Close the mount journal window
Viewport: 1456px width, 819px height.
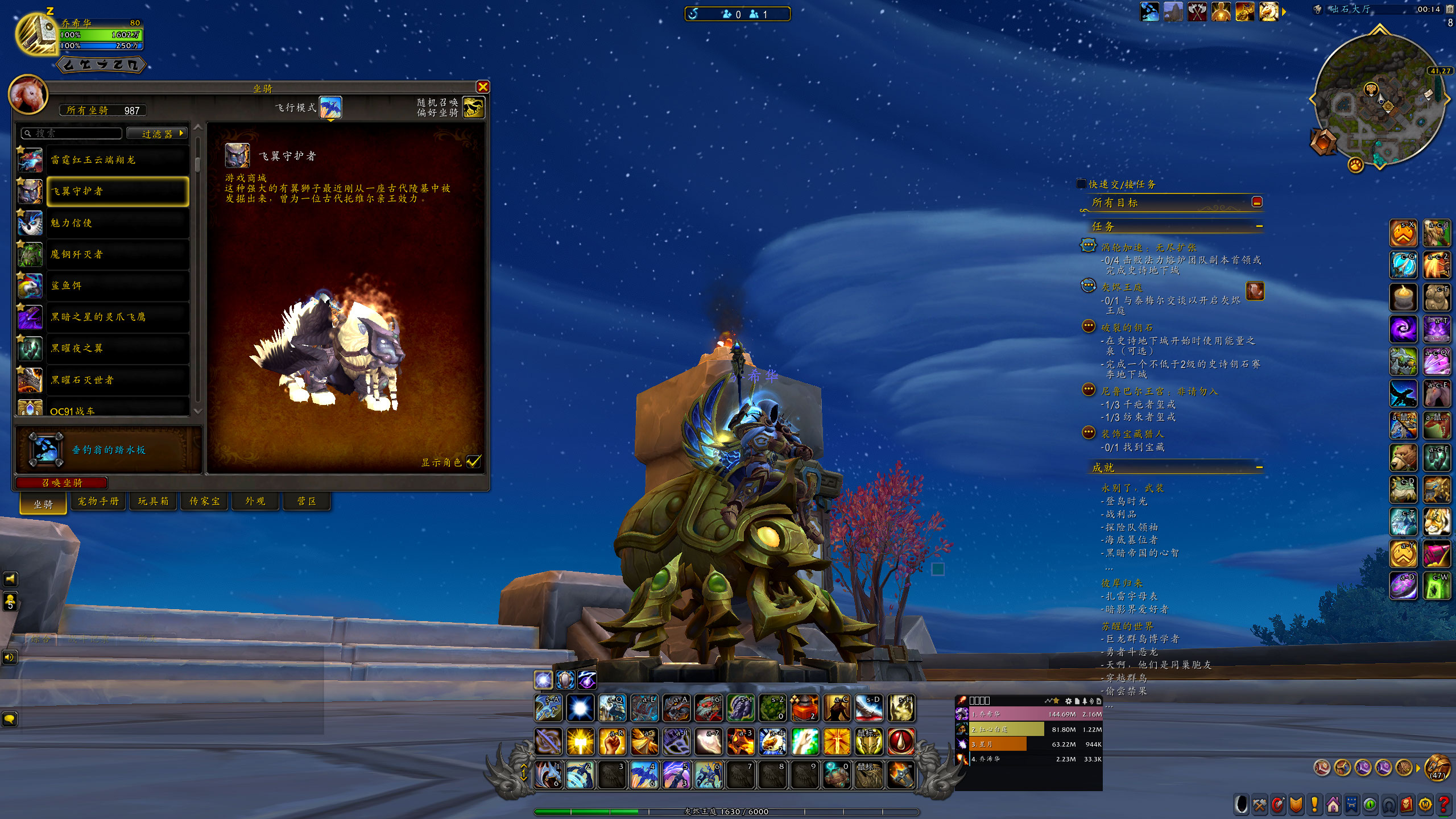coord(483,86)
